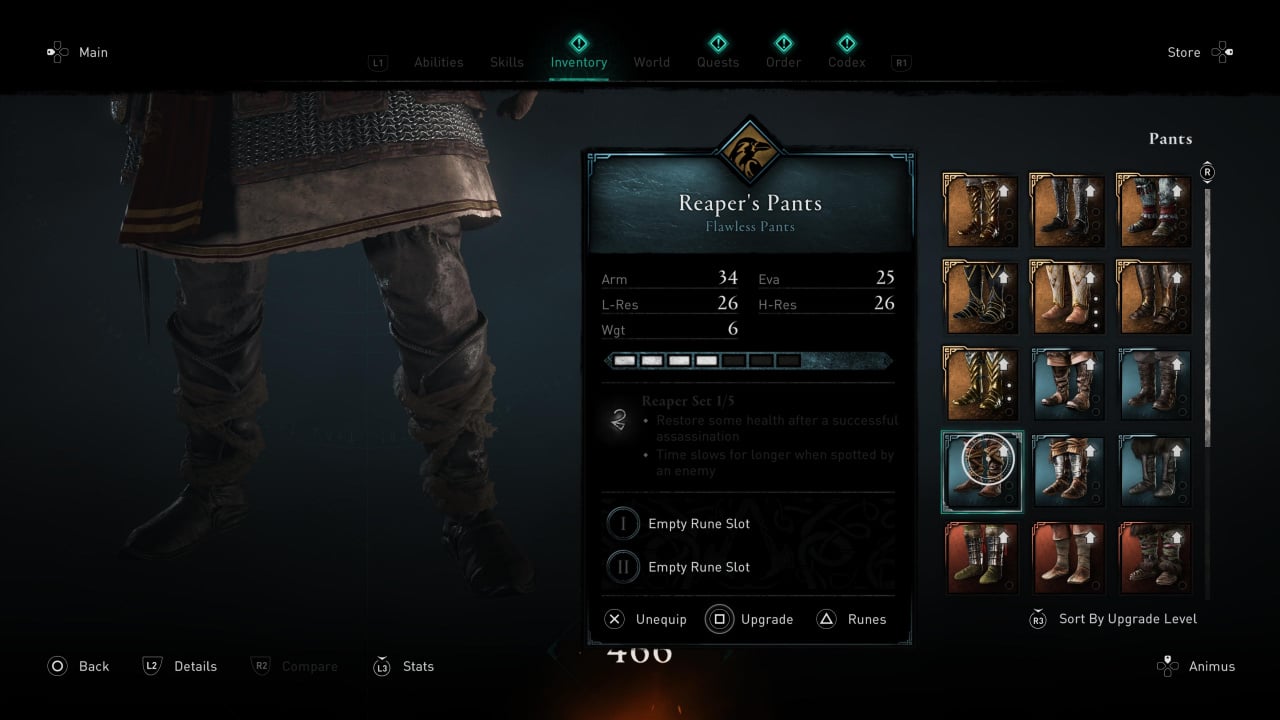Open the Skills tab
This screenshot has height=720, width=1280.
click(x=506, y=62)
